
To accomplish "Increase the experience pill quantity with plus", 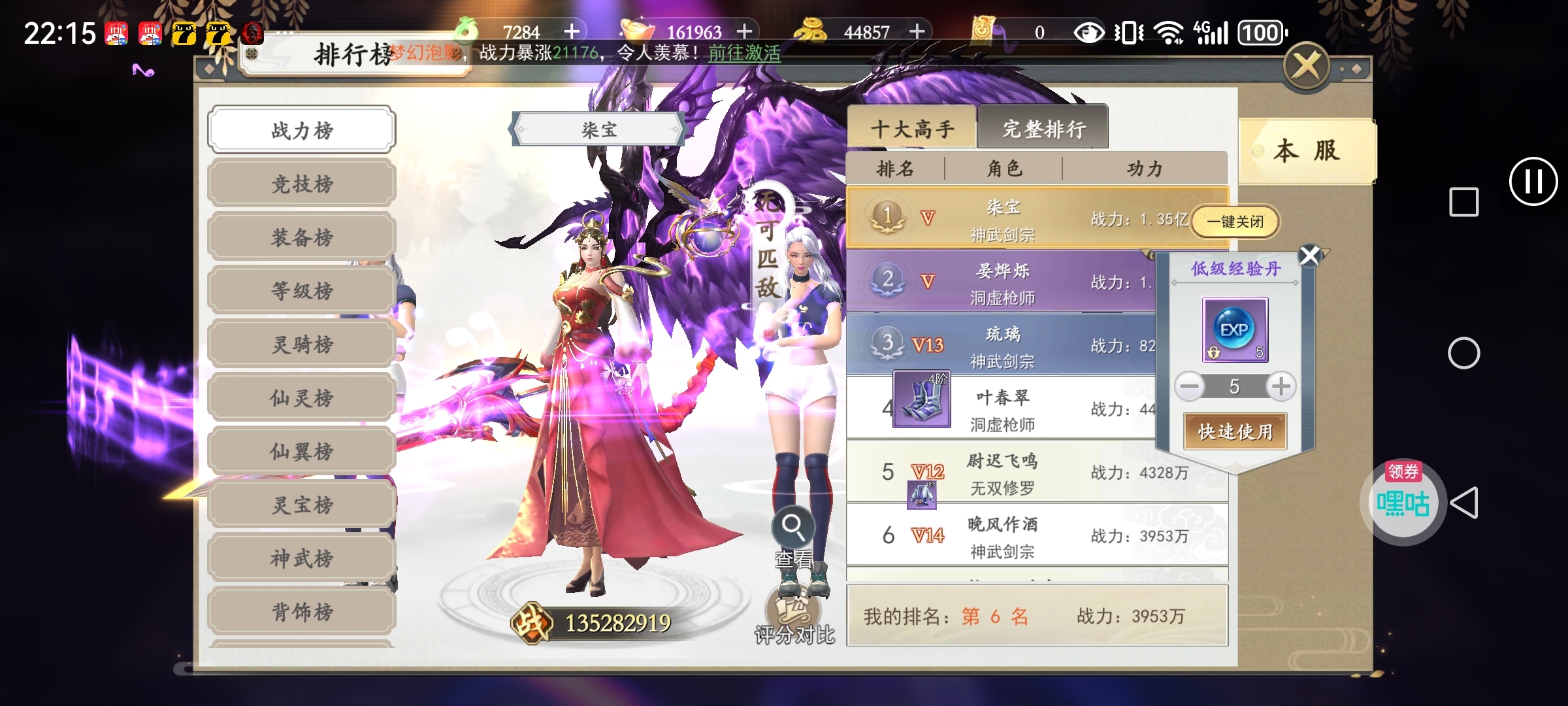I will (1281, 386).
